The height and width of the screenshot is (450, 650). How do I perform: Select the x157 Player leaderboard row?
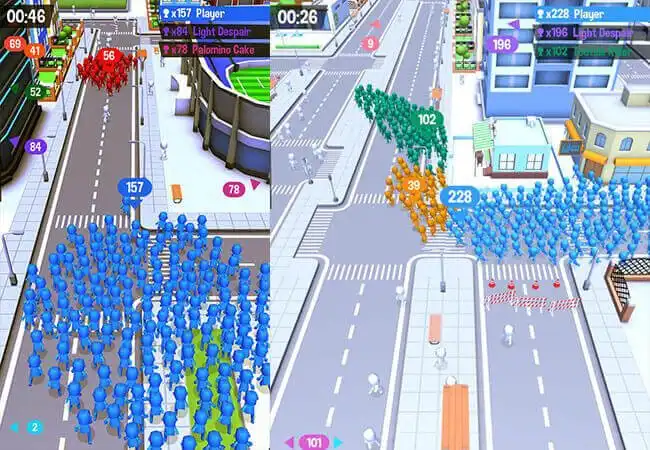pos(214,15)
